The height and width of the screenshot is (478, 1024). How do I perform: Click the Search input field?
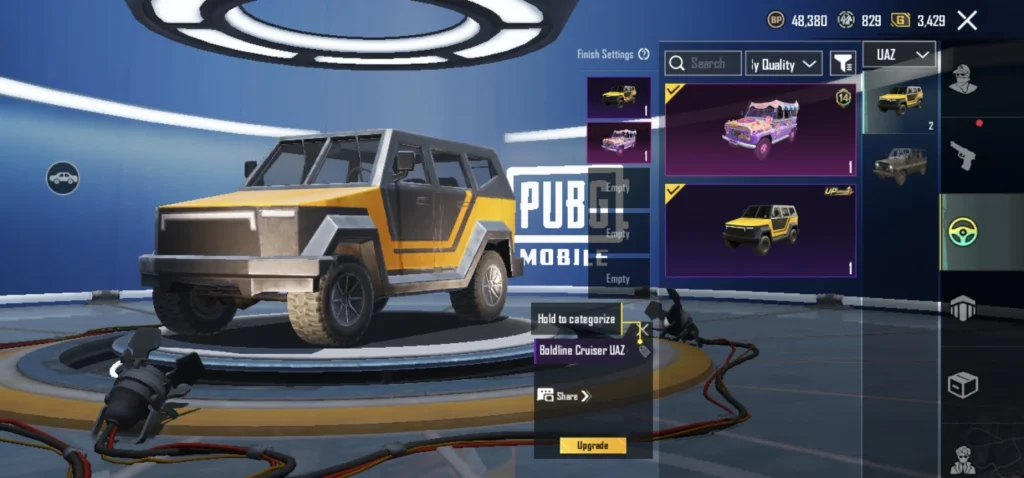tap(704, 63)
